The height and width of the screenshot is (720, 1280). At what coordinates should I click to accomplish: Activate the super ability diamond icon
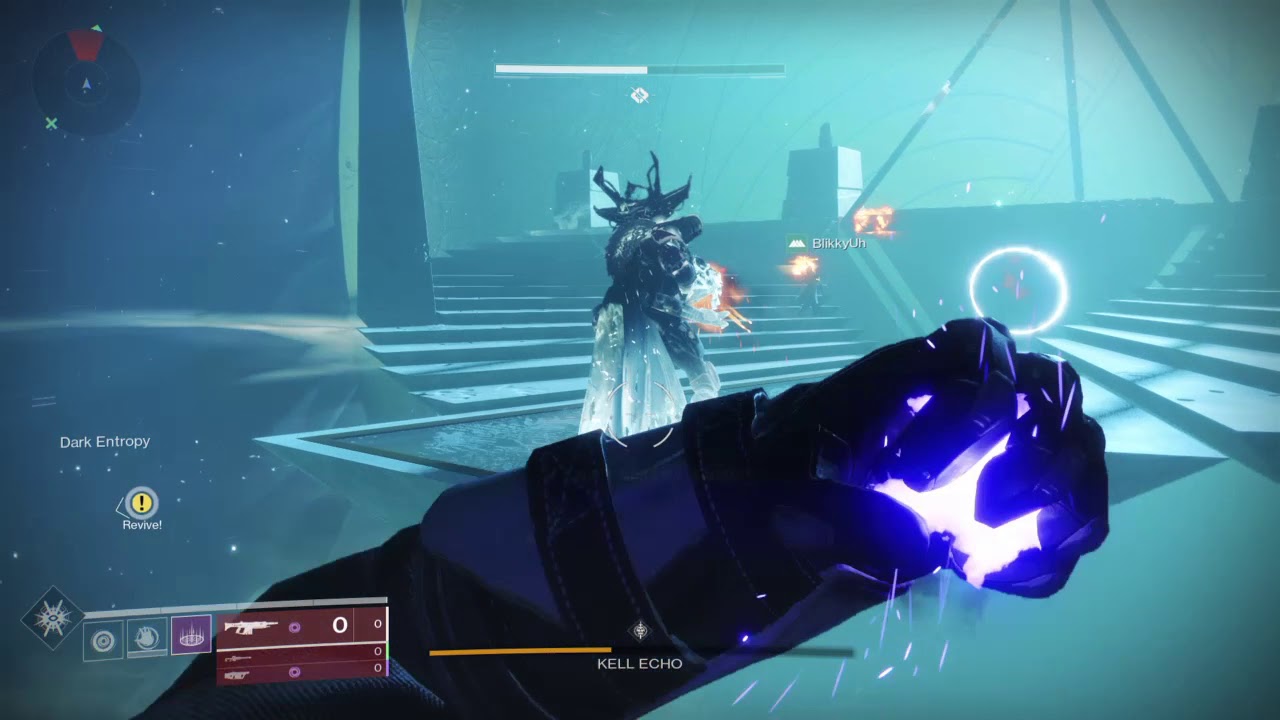click(x=52, y=618)
